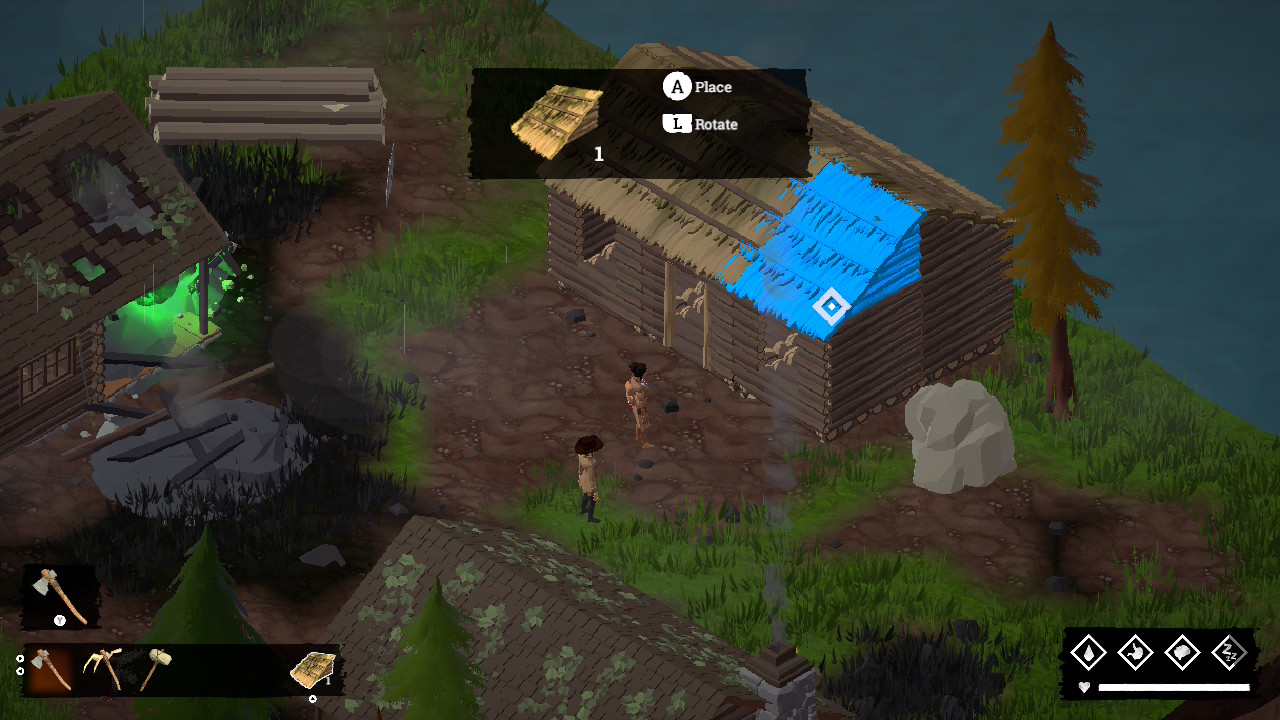Viewport: 1280px width, 720px height.
Task: Click the thatch roof piece hotbar slot
Action: (313, 669)
